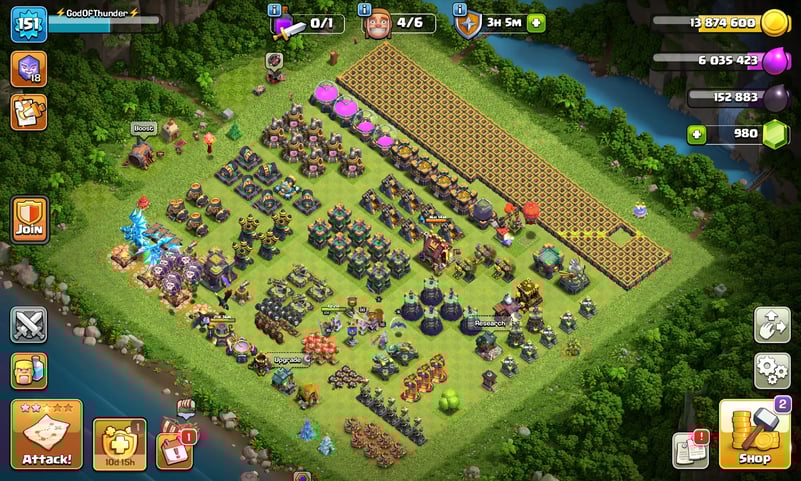801x481 pixels.
Task: Show info for the 0/1 army counter
Action: coord(275,10)
